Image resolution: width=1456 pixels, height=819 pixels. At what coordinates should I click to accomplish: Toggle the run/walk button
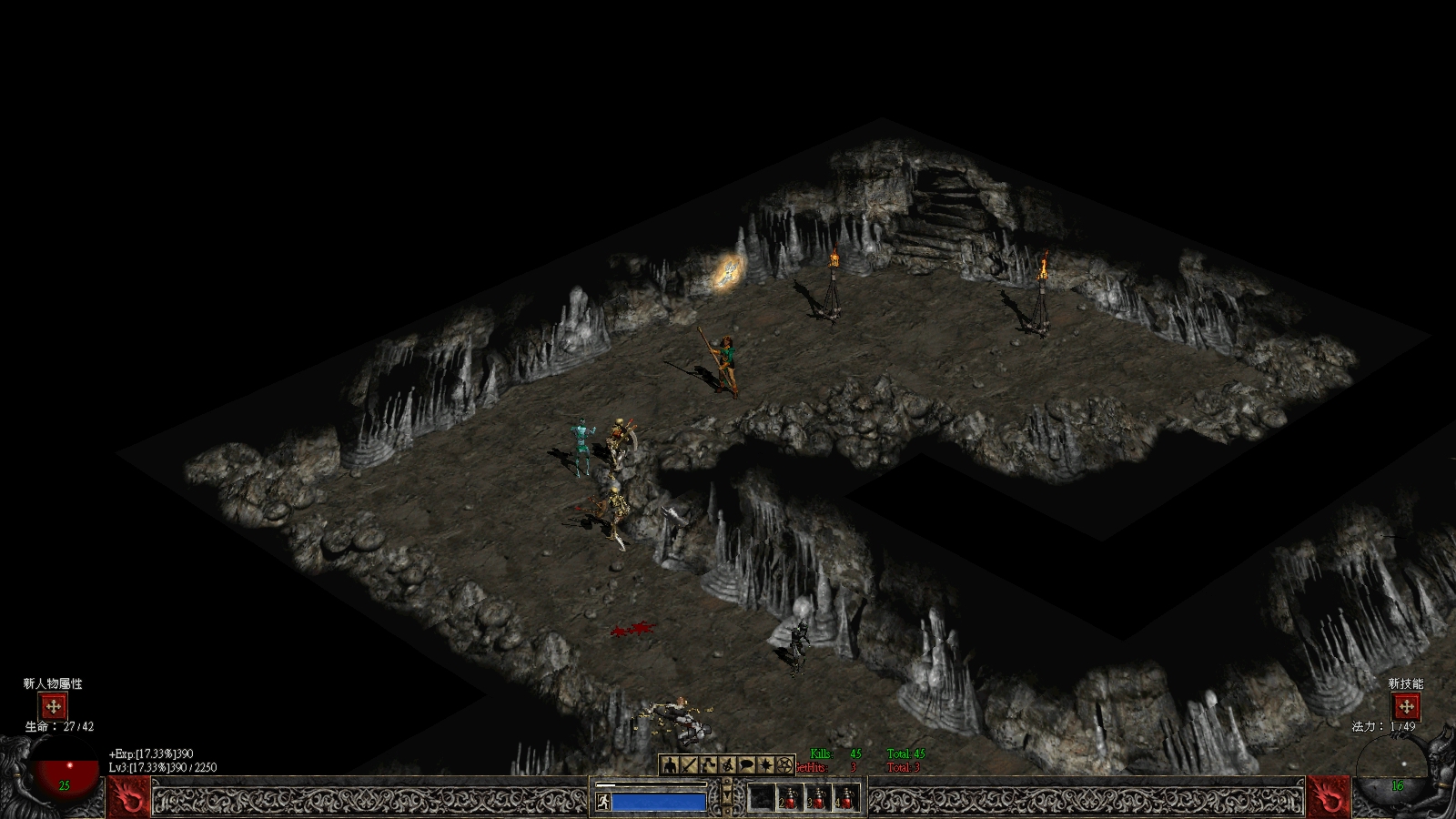pyautogui.click(x=602, y=802)
